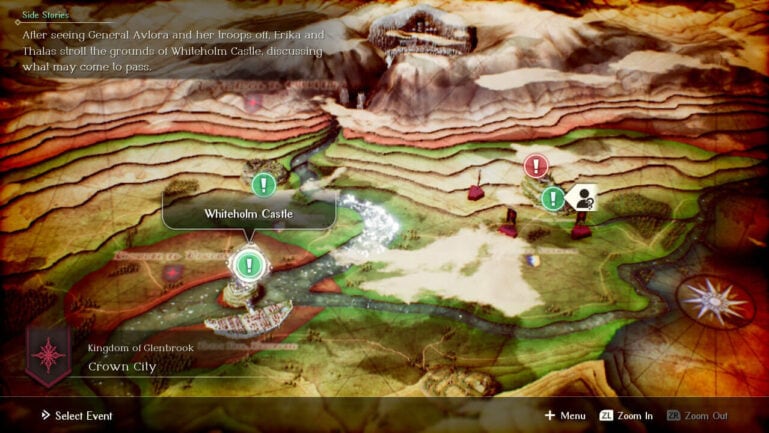Click the character portrait badge on the map
Viewport: 769px width, 433px height.
580,198
